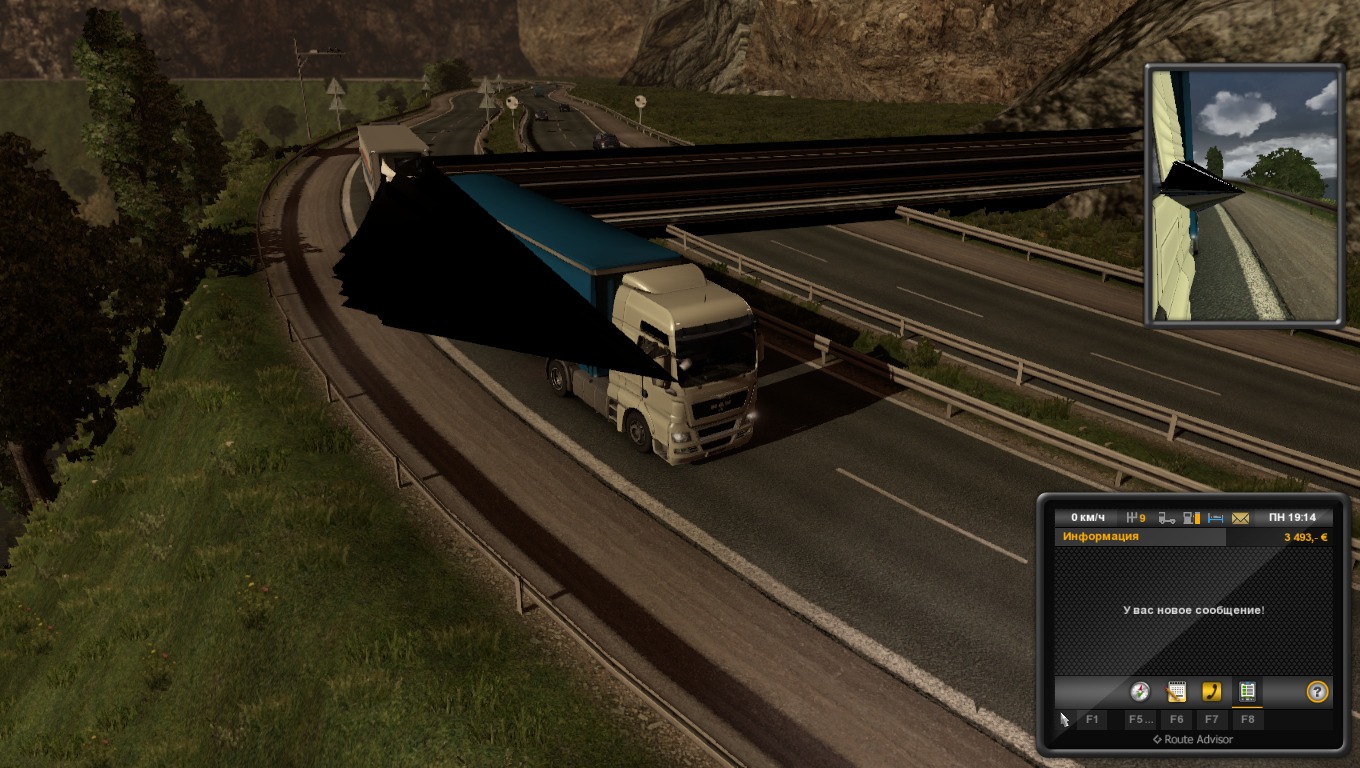Open the new message notification text

(x=1193, y=610)
